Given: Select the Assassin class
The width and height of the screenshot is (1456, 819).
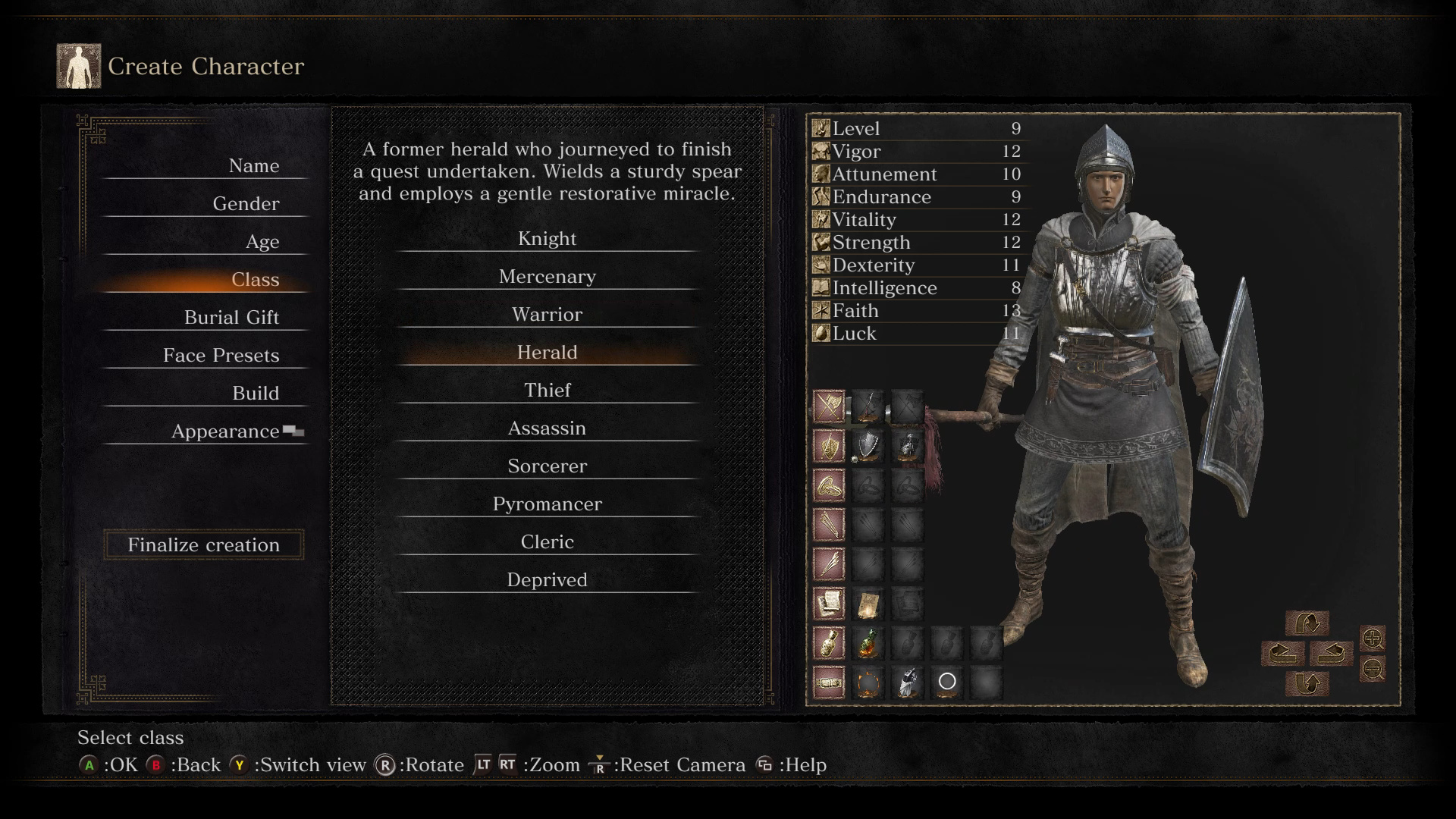Looking at the screenshot, I should tap(547, 428).
